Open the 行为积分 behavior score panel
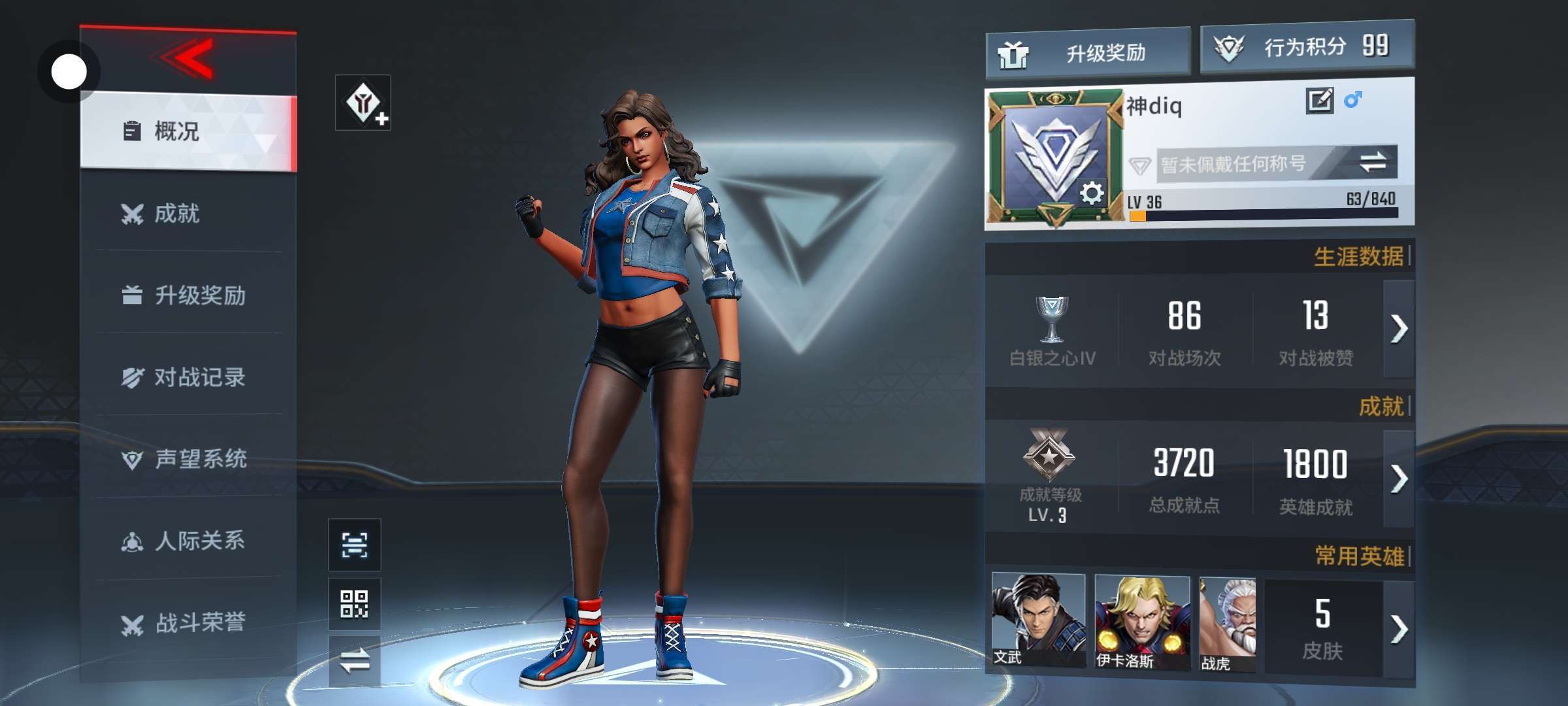Screen dimensions: 1568x706 tap(1307, 47)
